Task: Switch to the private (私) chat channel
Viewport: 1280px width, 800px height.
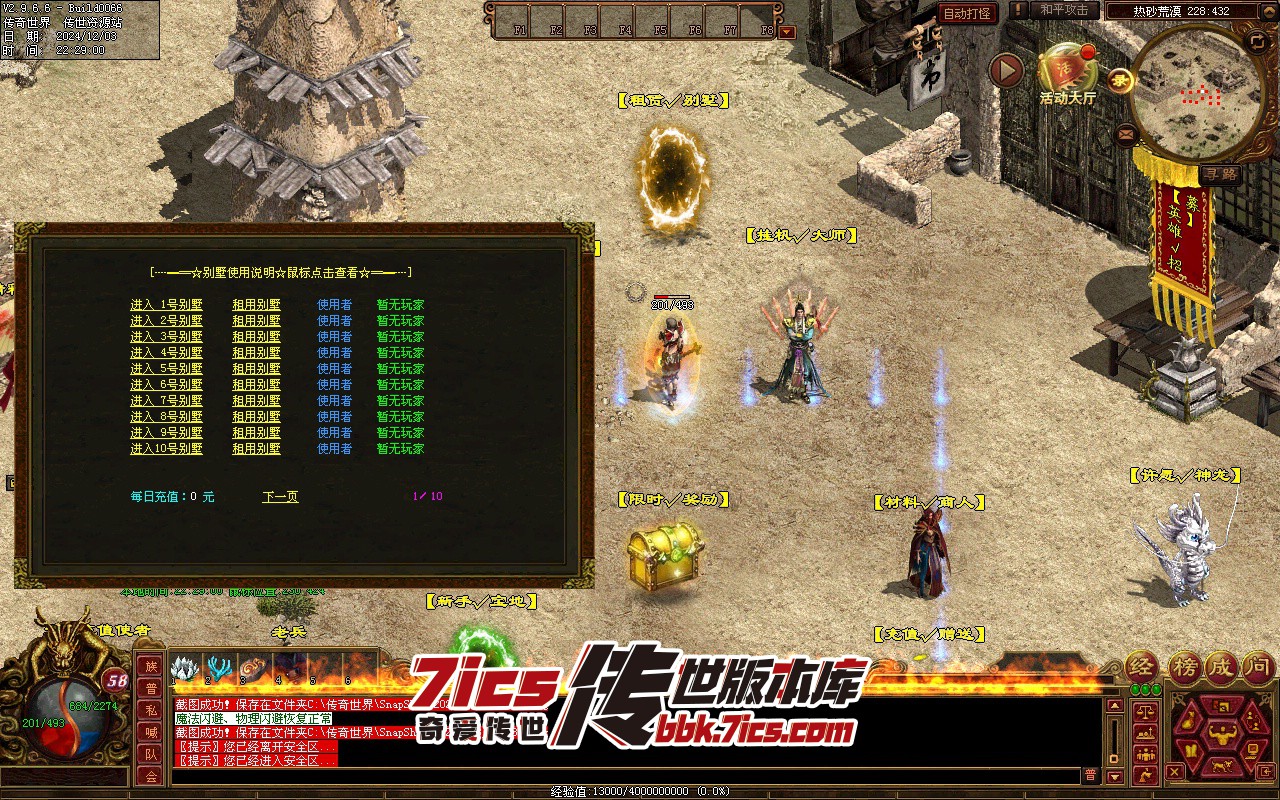Action: click(151, 710)
